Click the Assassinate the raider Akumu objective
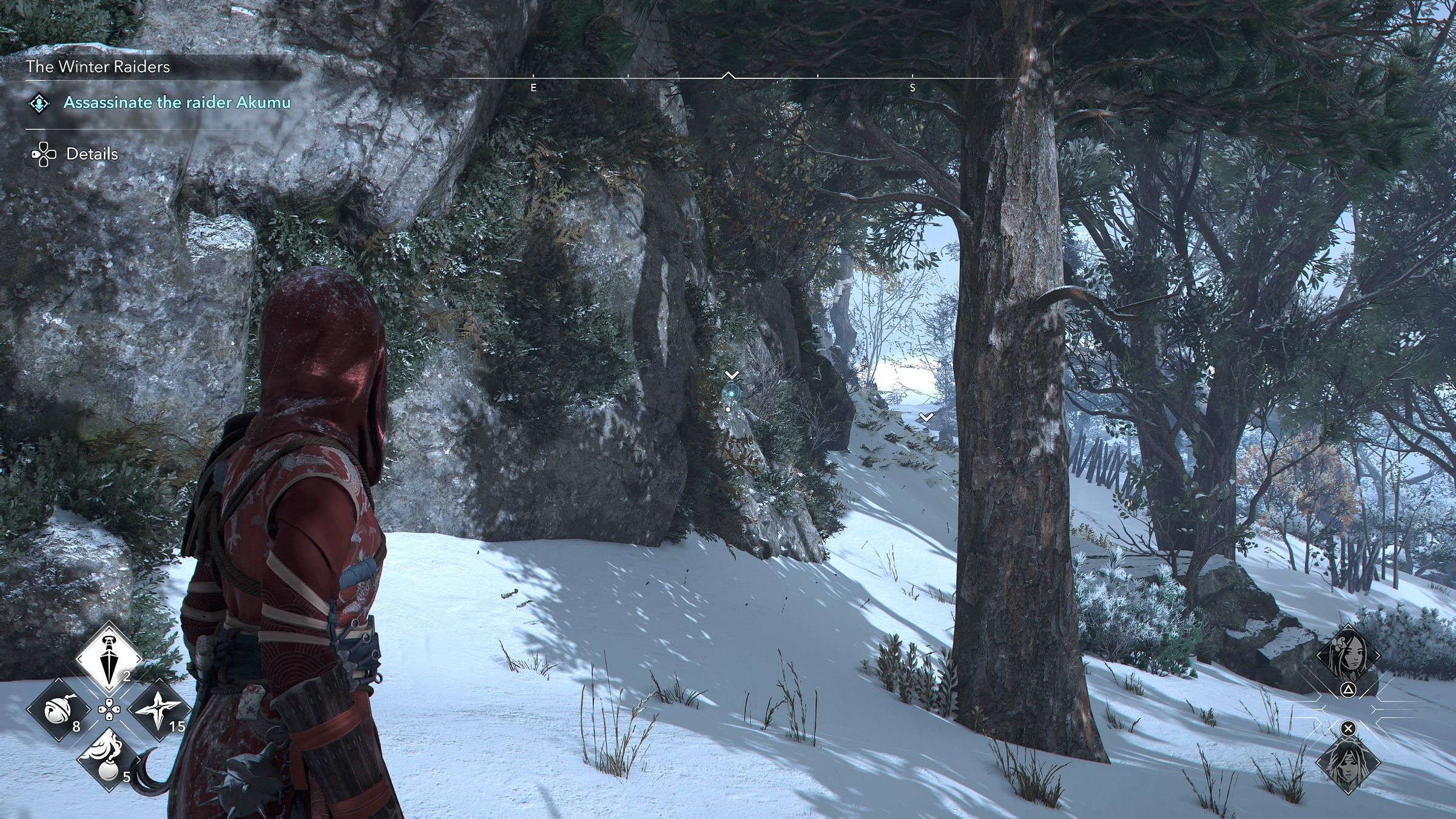The image size is (1456, 819). (177, 103)
